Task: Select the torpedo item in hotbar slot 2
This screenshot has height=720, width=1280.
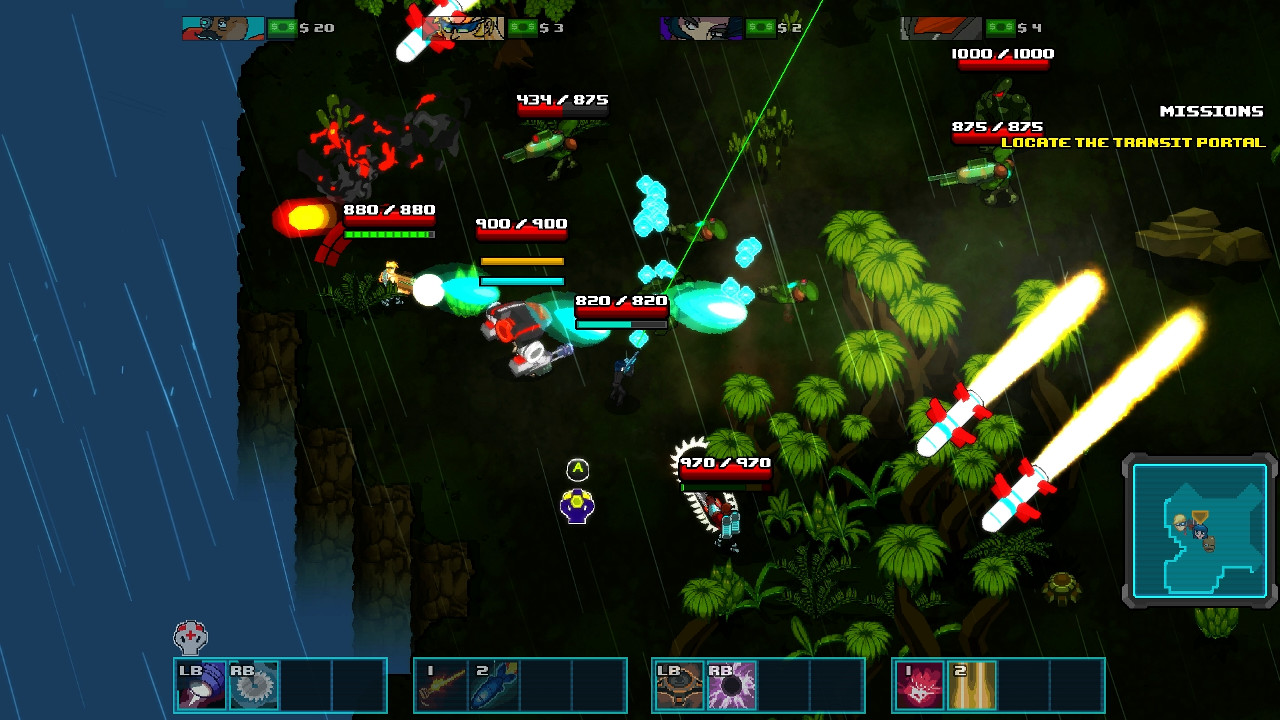Action: click(x=492, y=684)
